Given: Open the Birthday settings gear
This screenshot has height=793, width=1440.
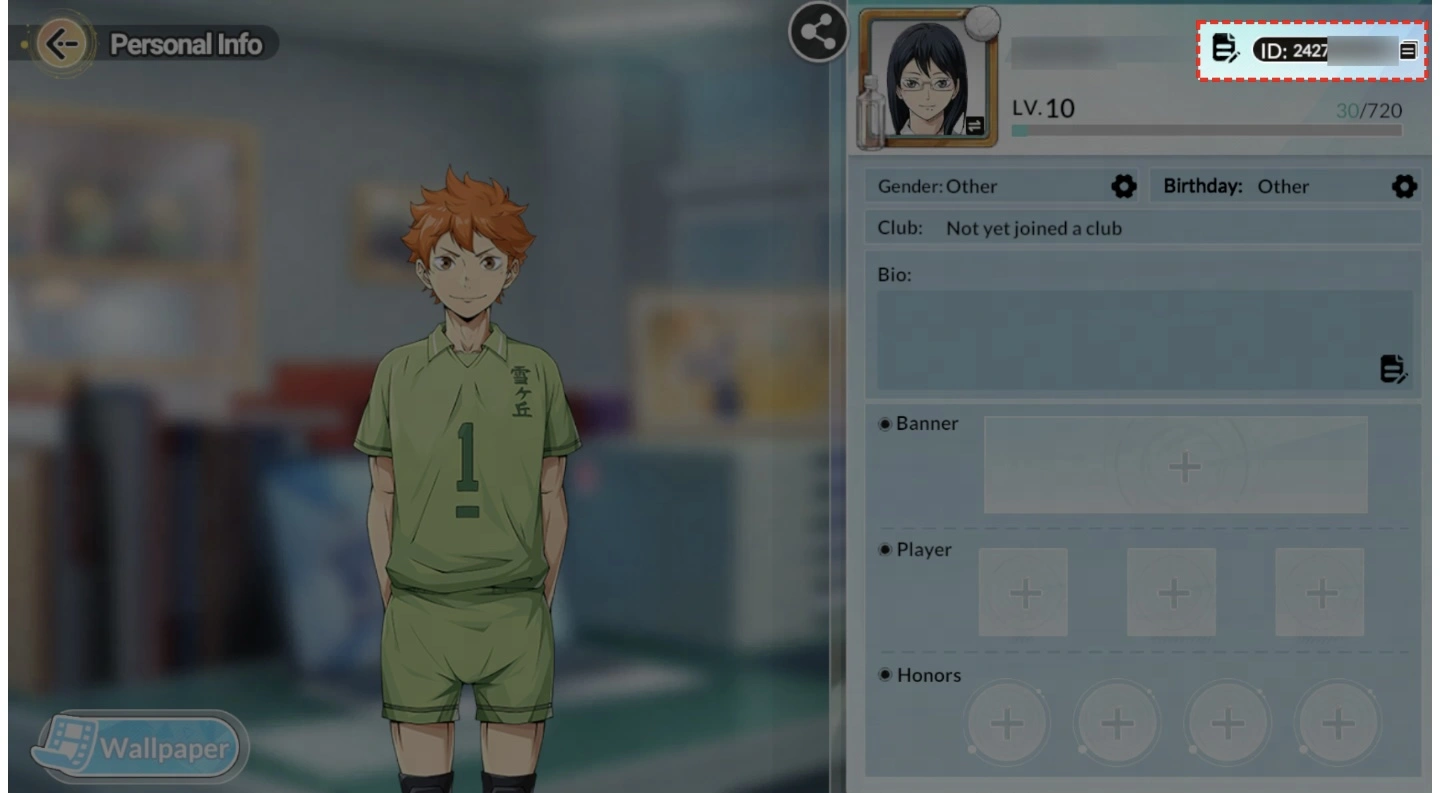Looking at the screenshot, I should (x=1404, y=186).
